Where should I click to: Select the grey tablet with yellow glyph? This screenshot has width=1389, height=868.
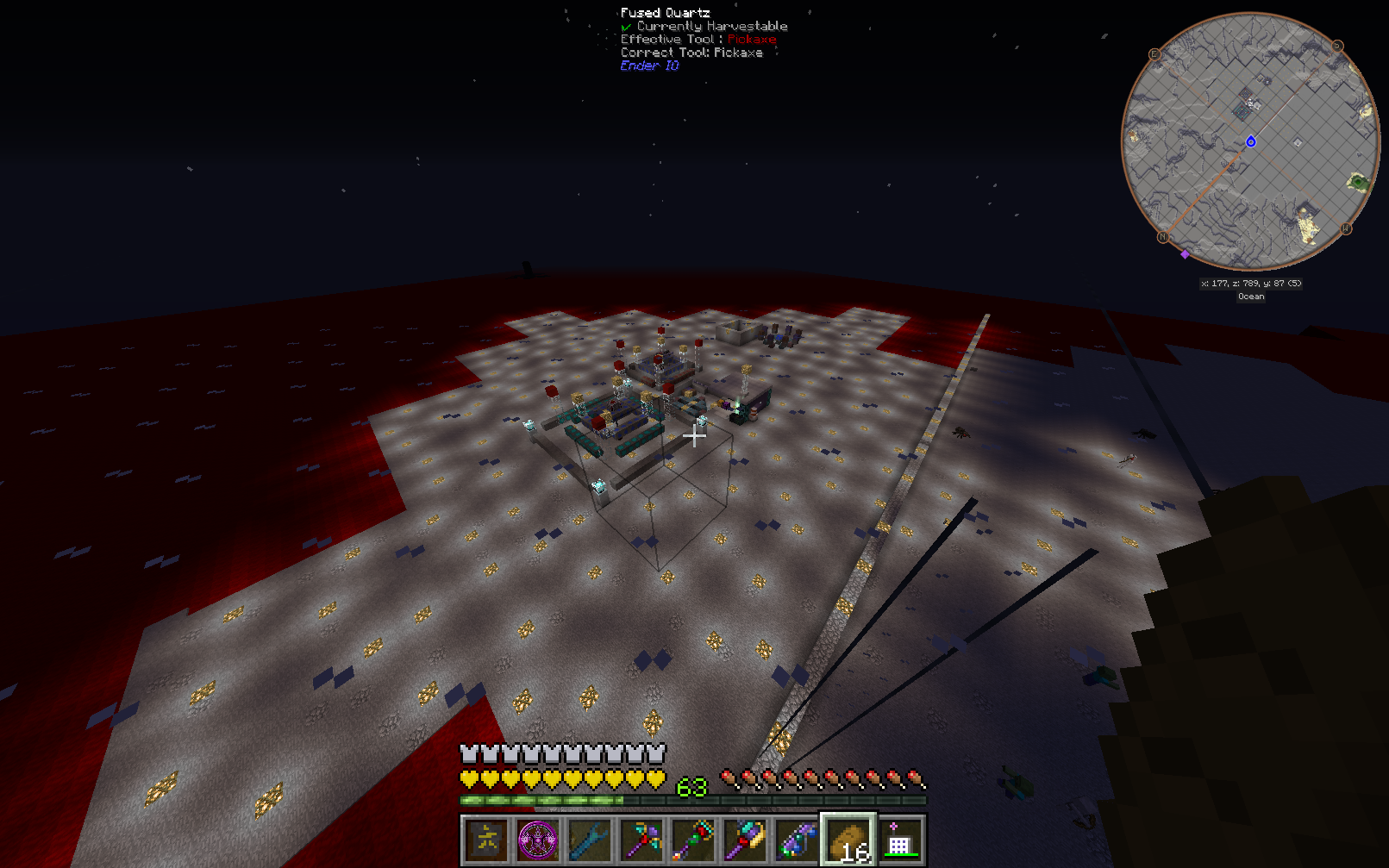tap(486, 840)
